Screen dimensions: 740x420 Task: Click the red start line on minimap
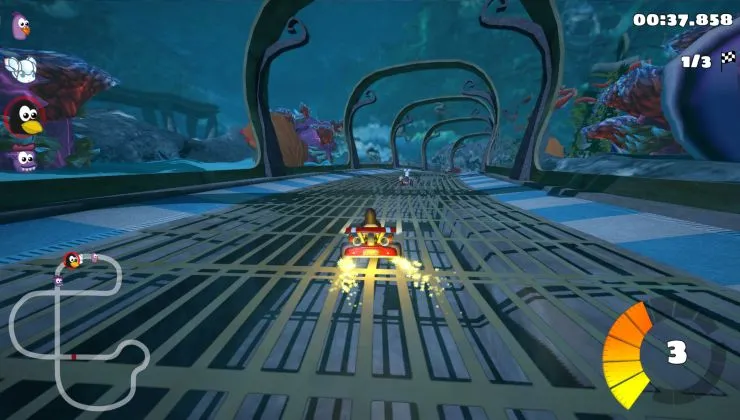click(73, 355)
